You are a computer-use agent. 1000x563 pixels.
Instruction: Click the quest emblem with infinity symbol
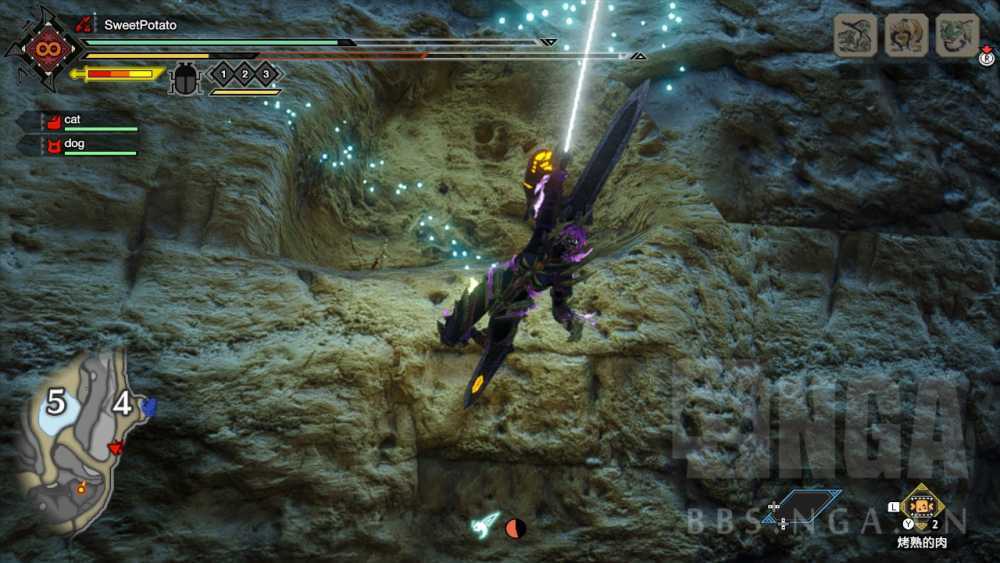point(44,48)
